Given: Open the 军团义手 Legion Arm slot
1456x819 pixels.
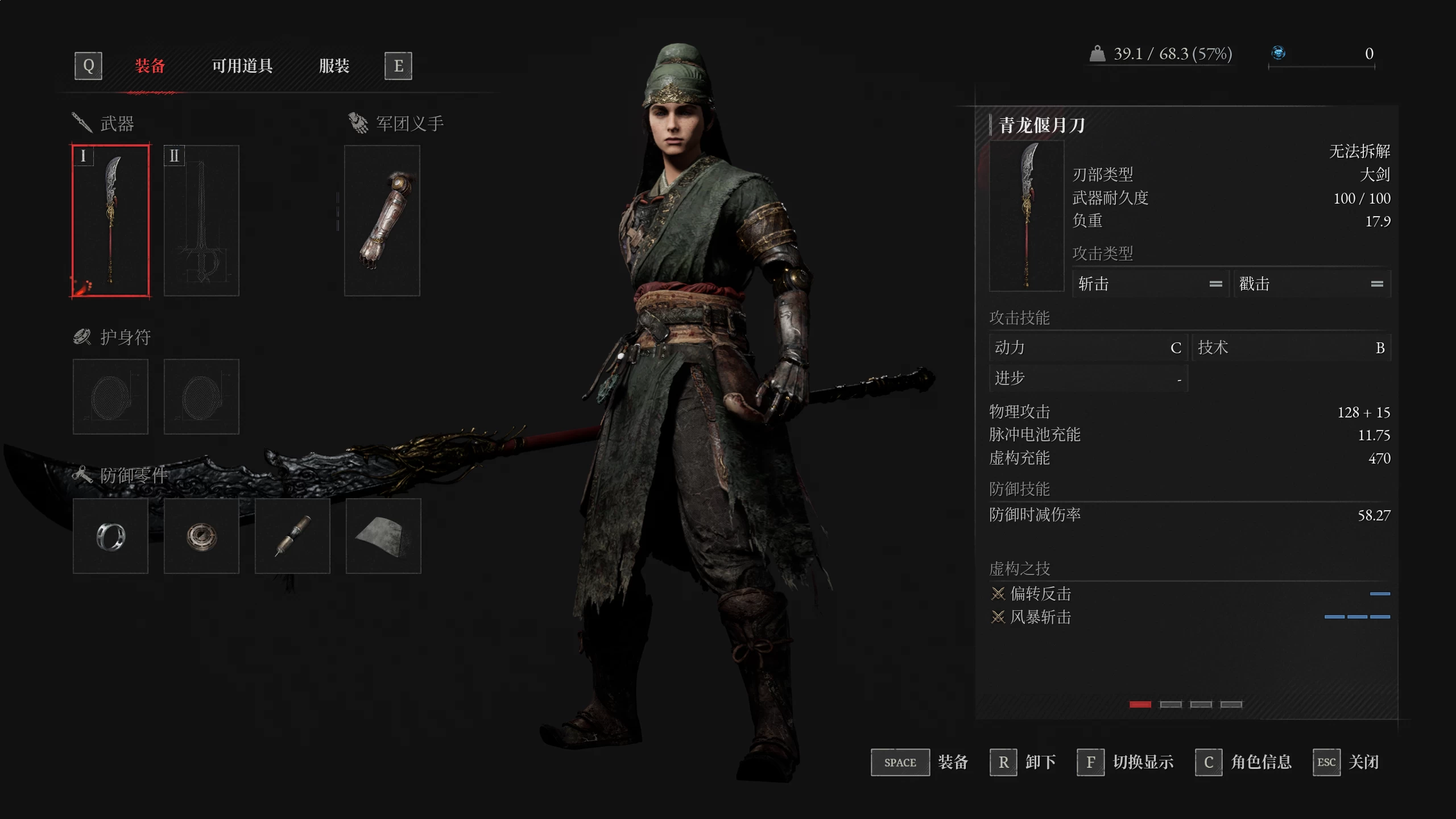Looking at the screenshot, I should click(382, 220).
